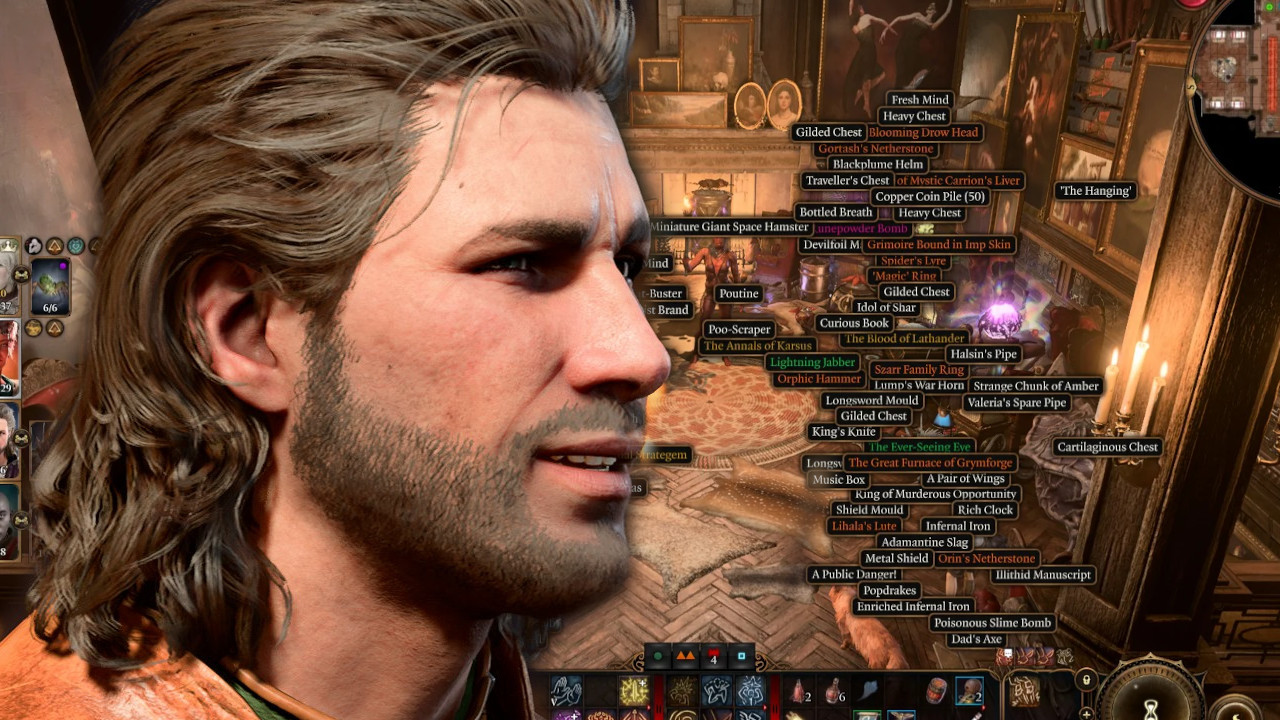
Task: Click the red spell slot marker showing 4
Action: click(712, 657)
